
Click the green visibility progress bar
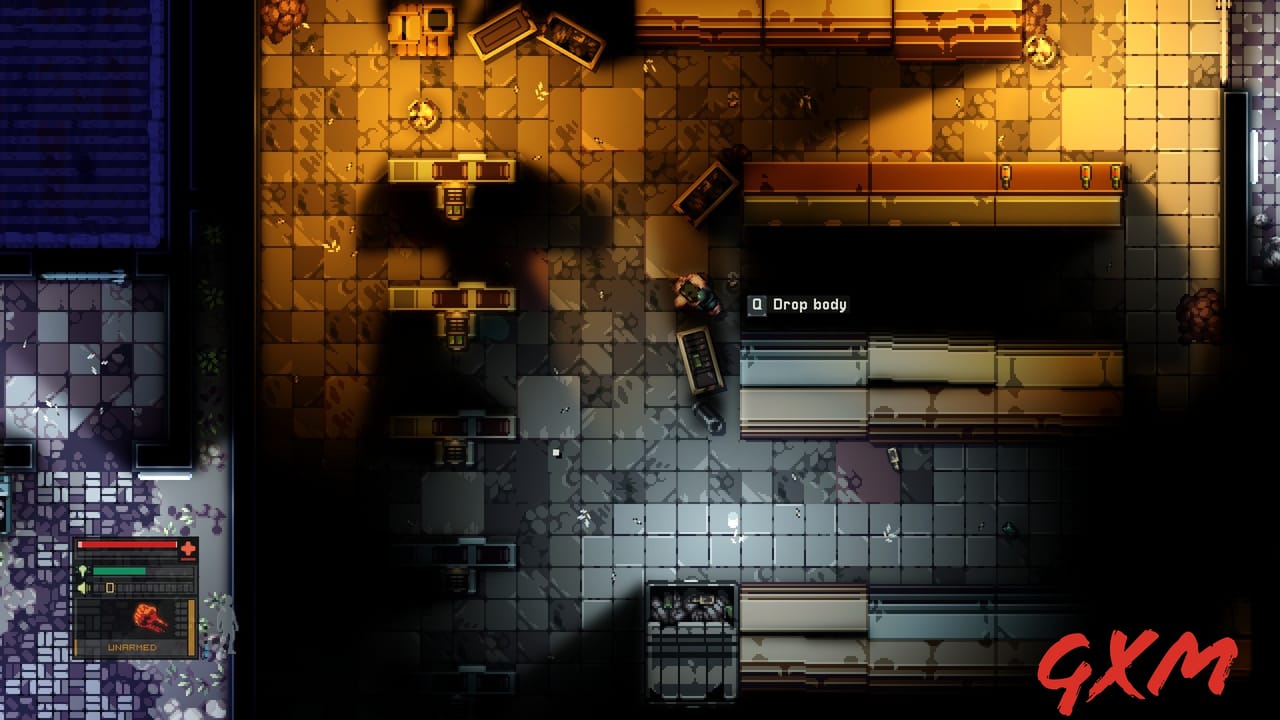pos(119,571)
